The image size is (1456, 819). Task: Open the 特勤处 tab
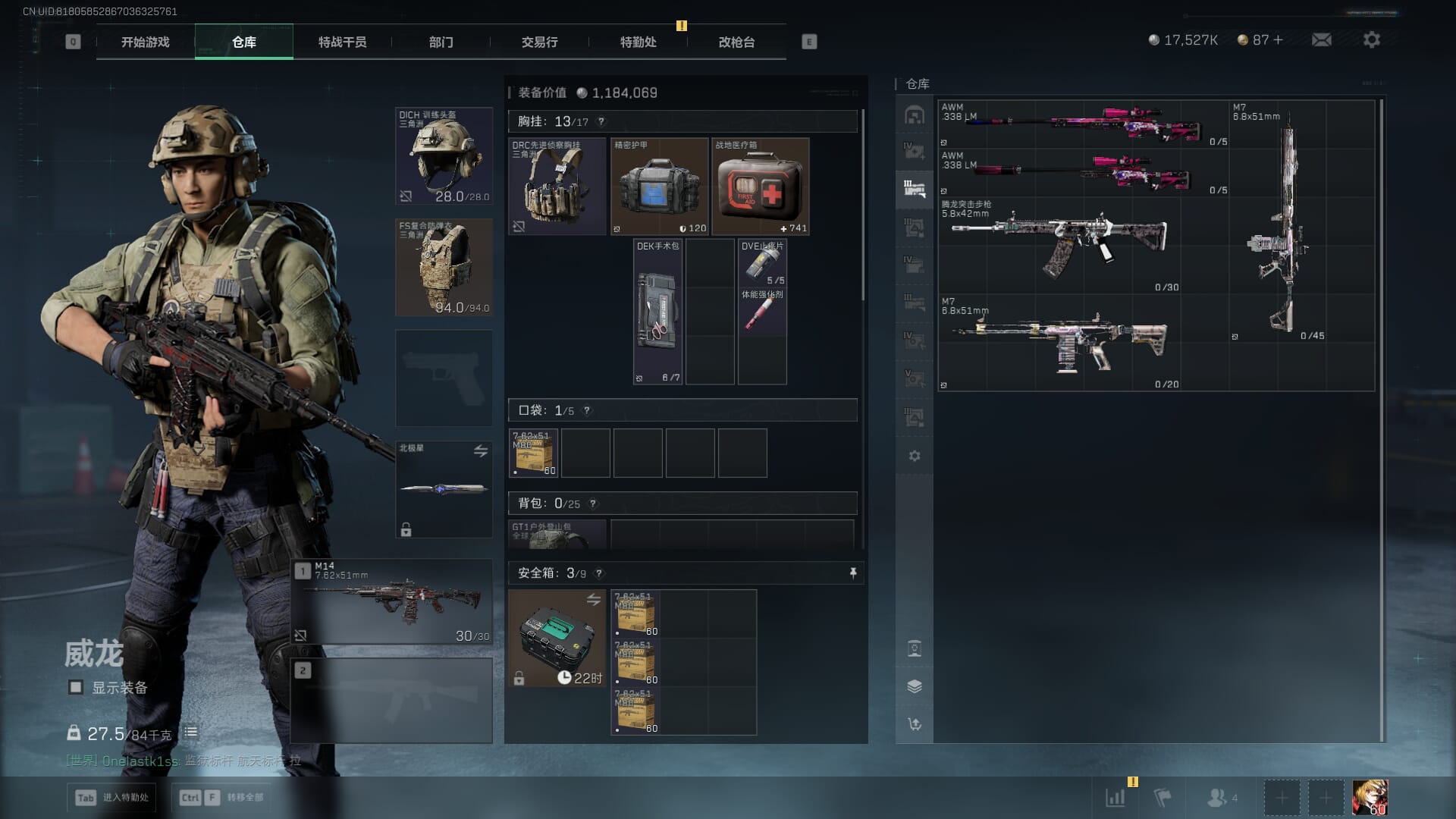pos(638,42)
